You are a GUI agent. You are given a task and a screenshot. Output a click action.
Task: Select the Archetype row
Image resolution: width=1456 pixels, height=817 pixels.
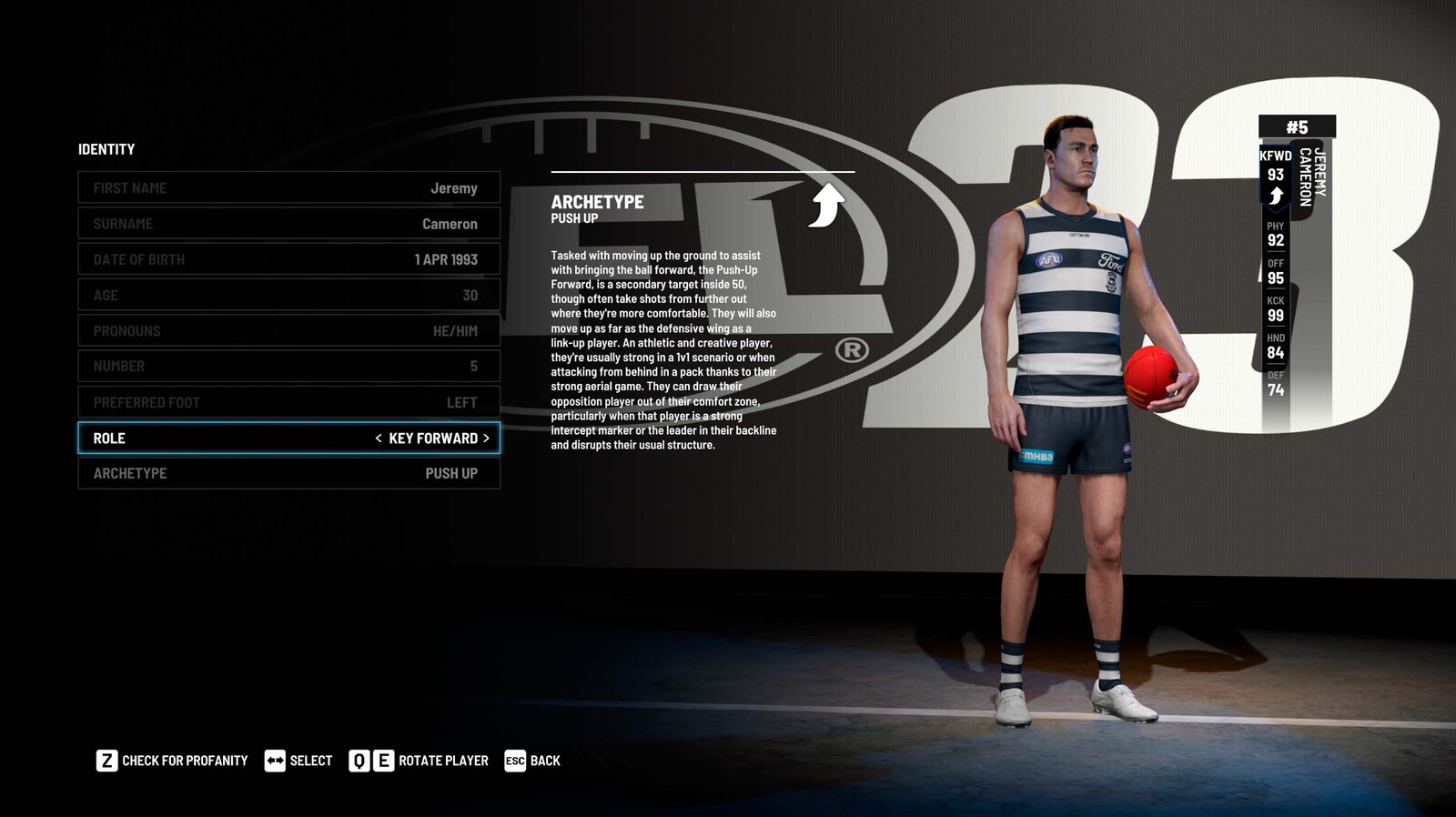coord(288,473)
